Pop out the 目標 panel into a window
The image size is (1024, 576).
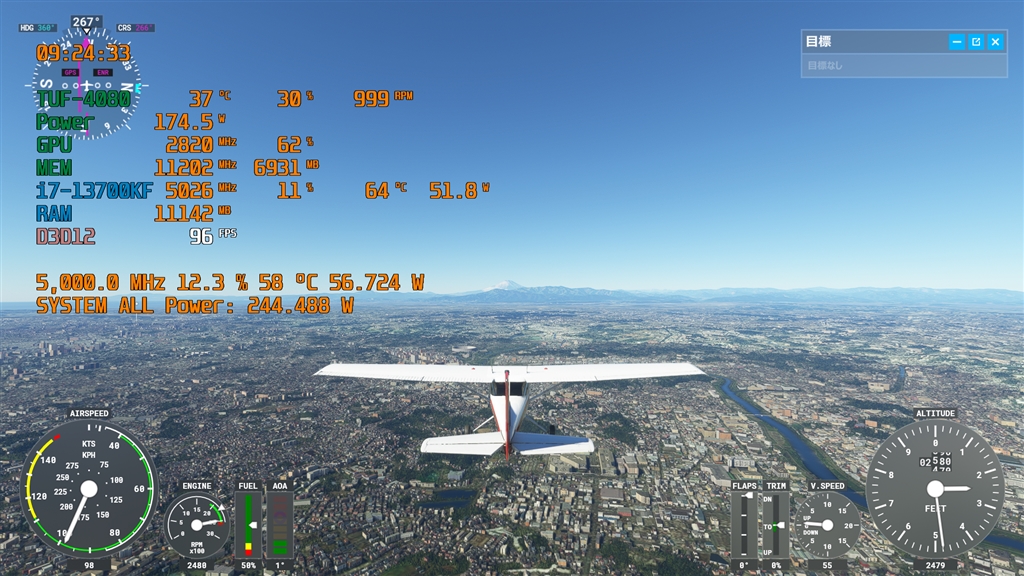(976, 42)
